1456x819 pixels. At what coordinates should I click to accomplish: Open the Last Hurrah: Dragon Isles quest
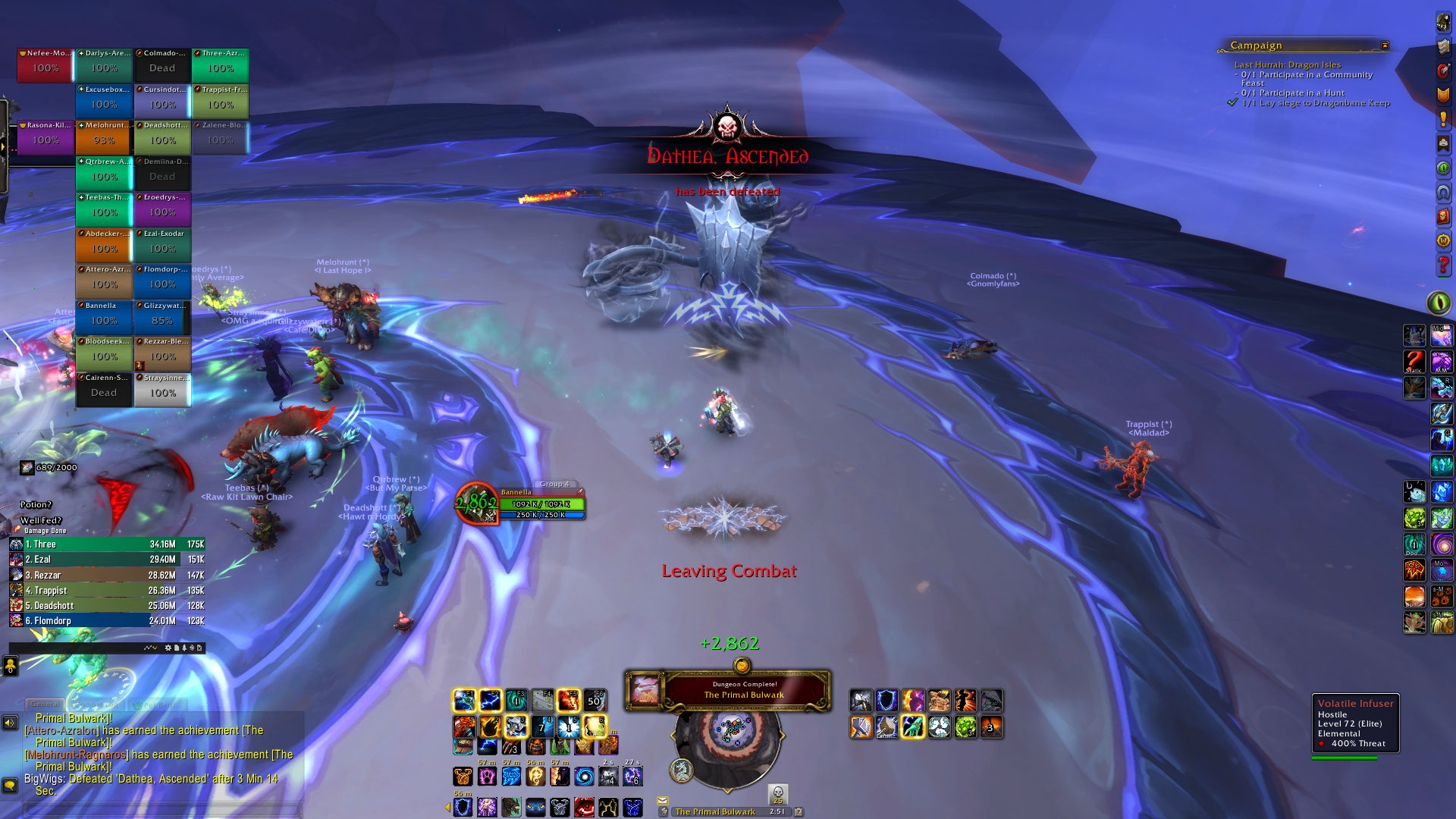pyautogui.click(x=1287, y=64)
